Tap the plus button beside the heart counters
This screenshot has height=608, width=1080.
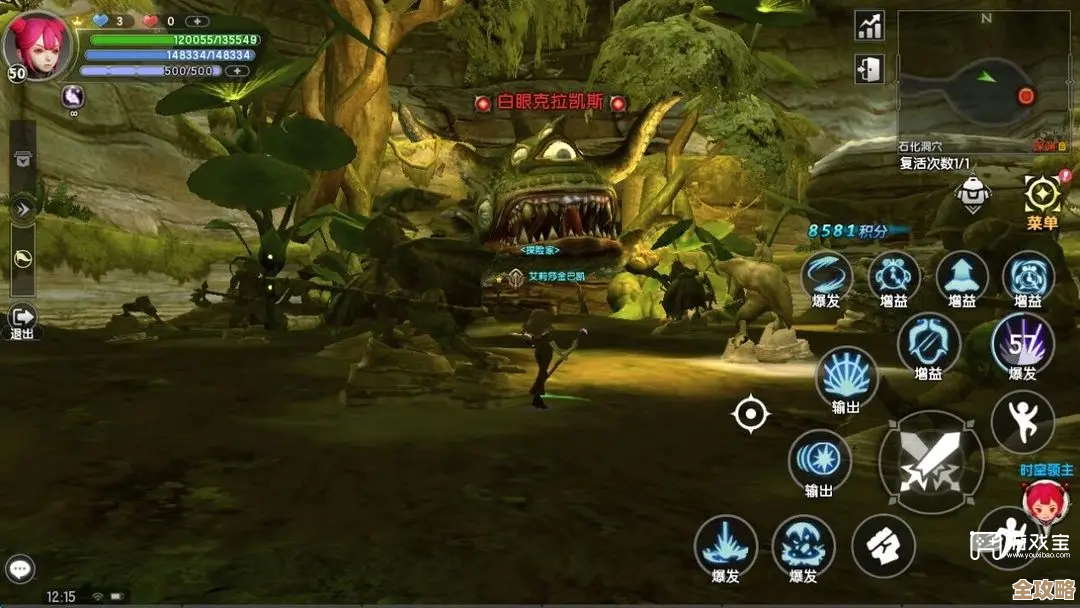coord(198,21)
